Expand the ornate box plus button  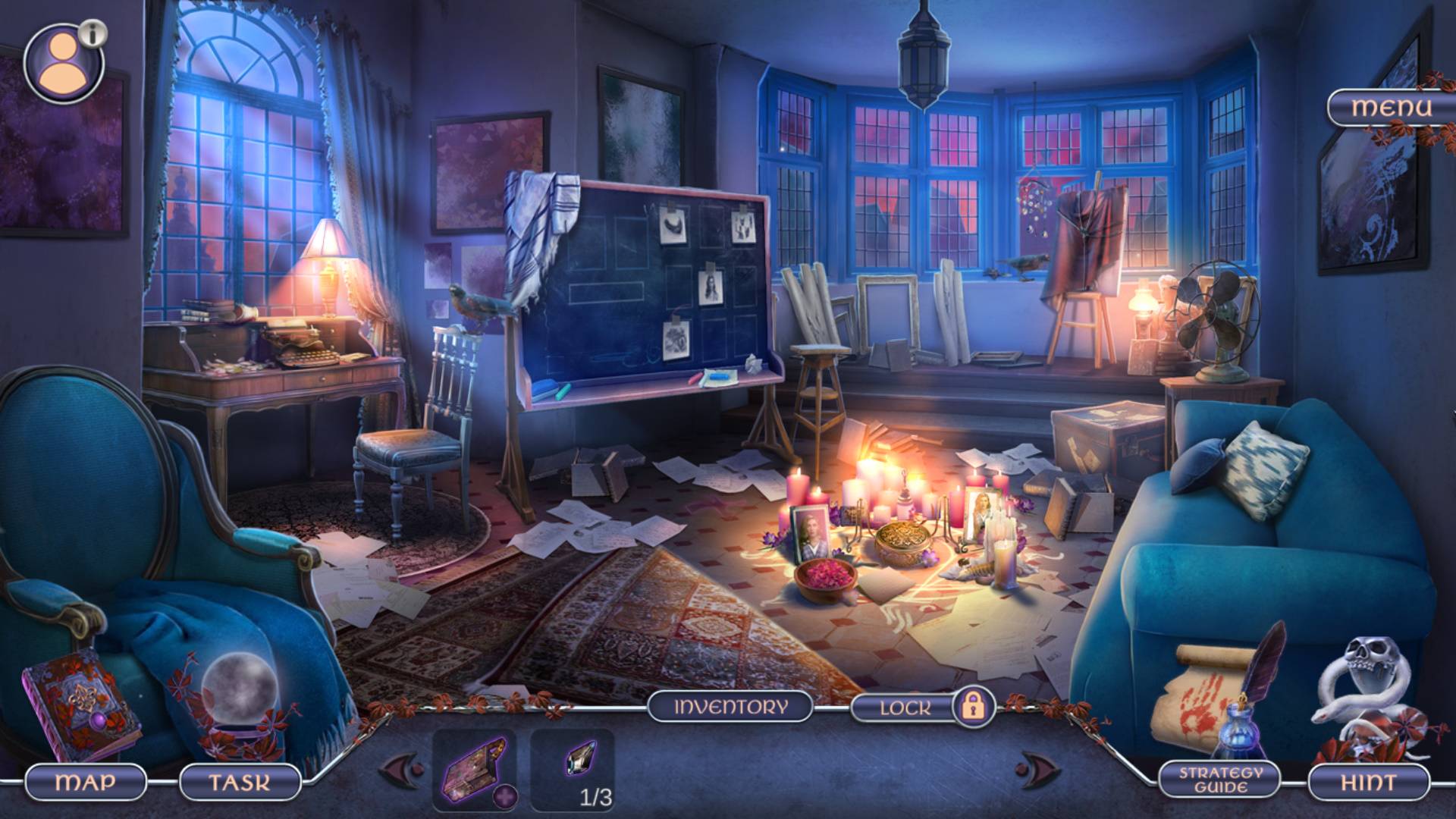(506, 796)
